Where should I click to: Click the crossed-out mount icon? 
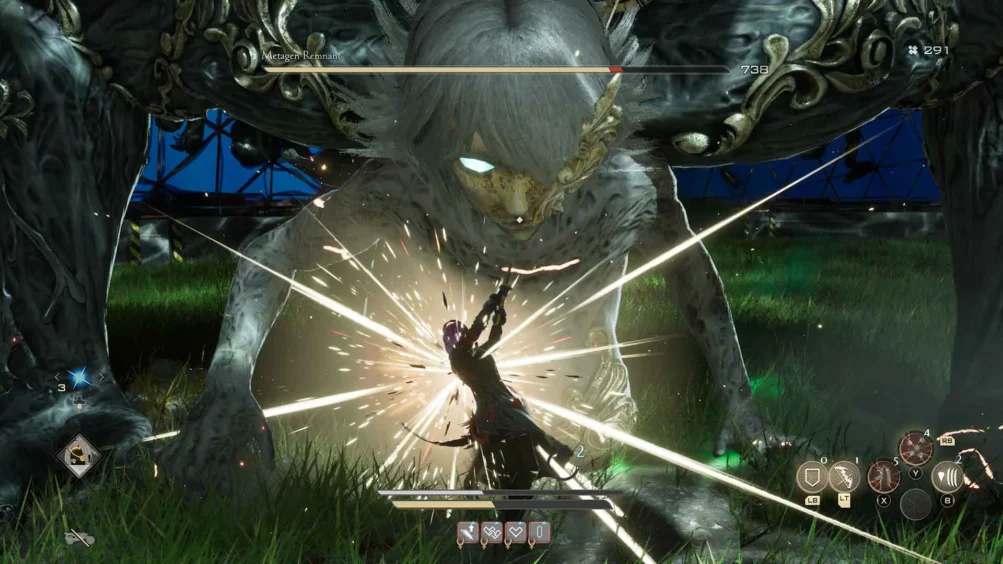coord(79,539)
